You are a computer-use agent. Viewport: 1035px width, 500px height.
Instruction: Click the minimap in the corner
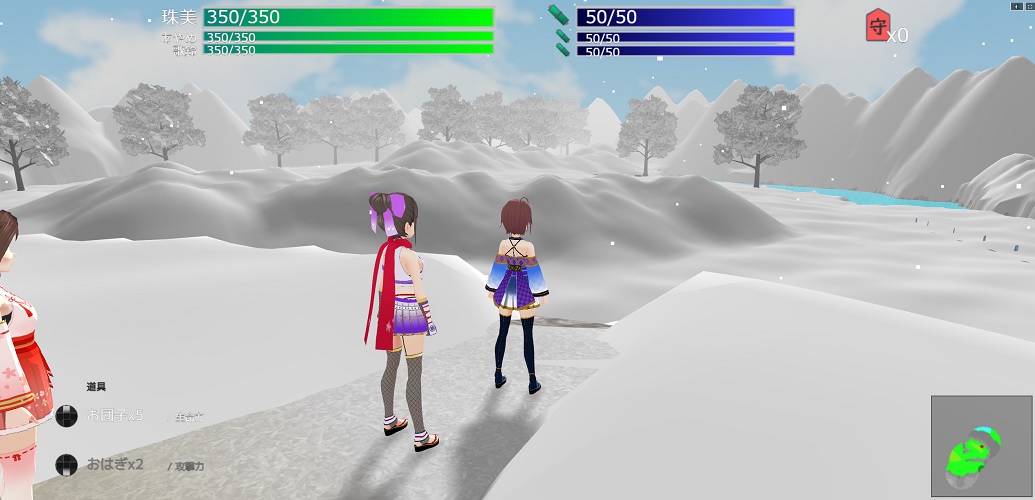[981, 446]
